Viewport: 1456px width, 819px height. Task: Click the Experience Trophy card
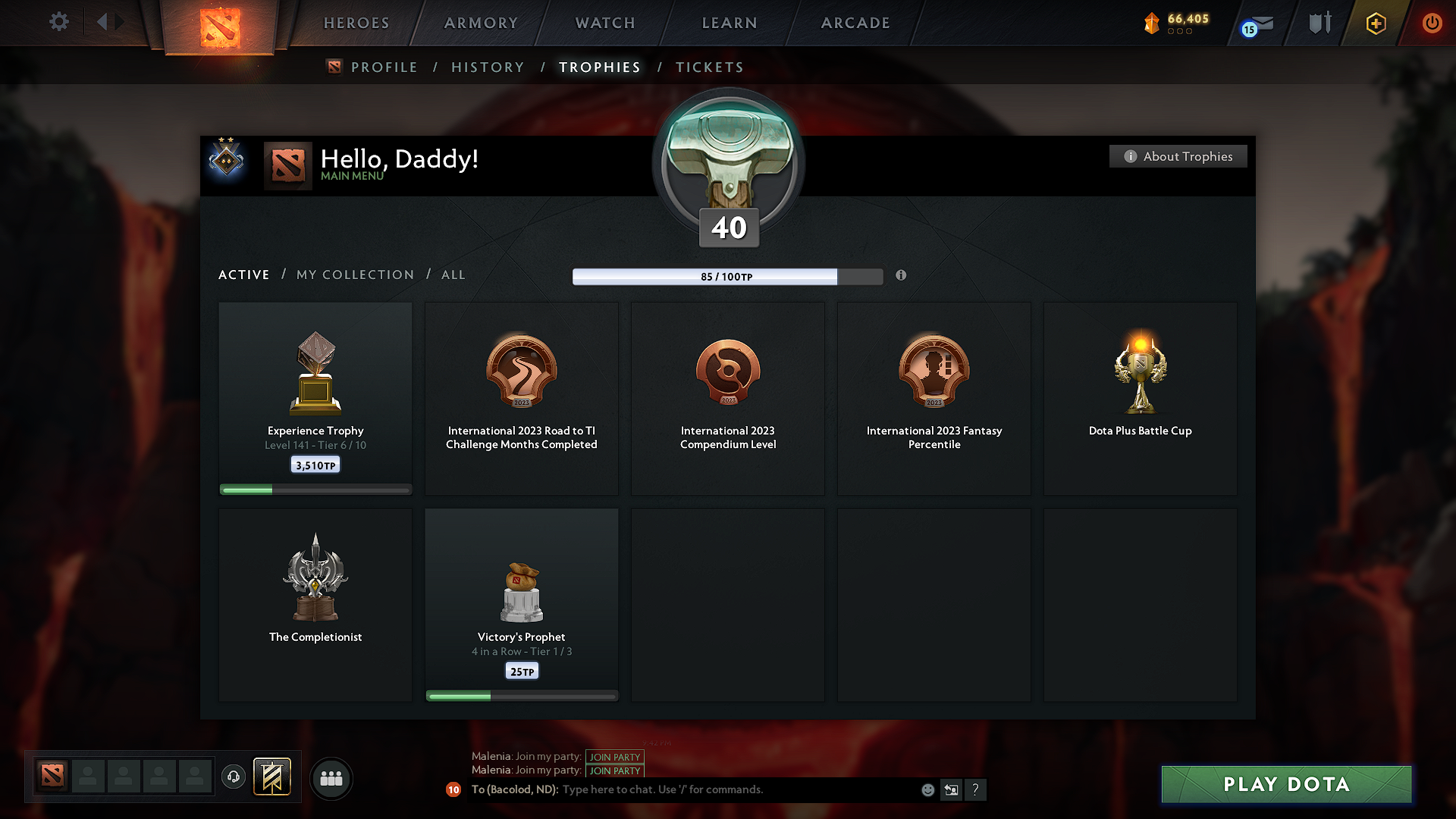click(315, 394)
